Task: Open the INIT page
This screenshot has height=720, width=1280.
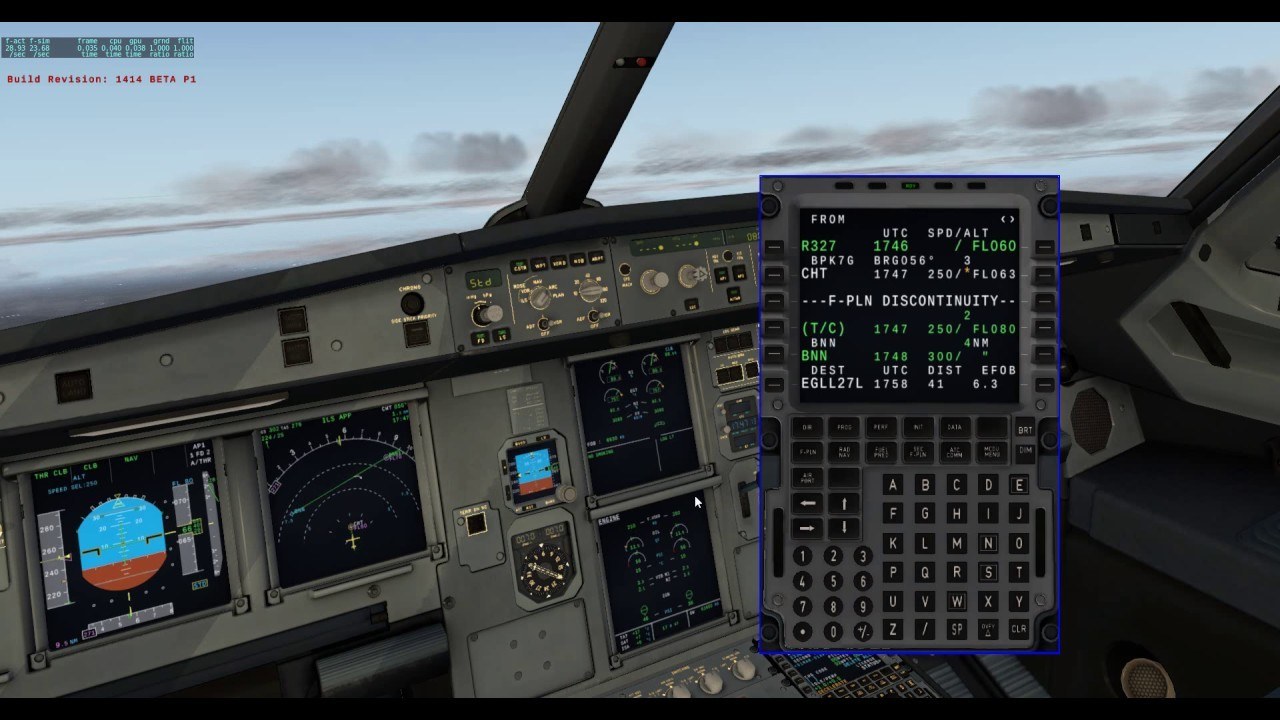Action: click(x=918, y=427)
